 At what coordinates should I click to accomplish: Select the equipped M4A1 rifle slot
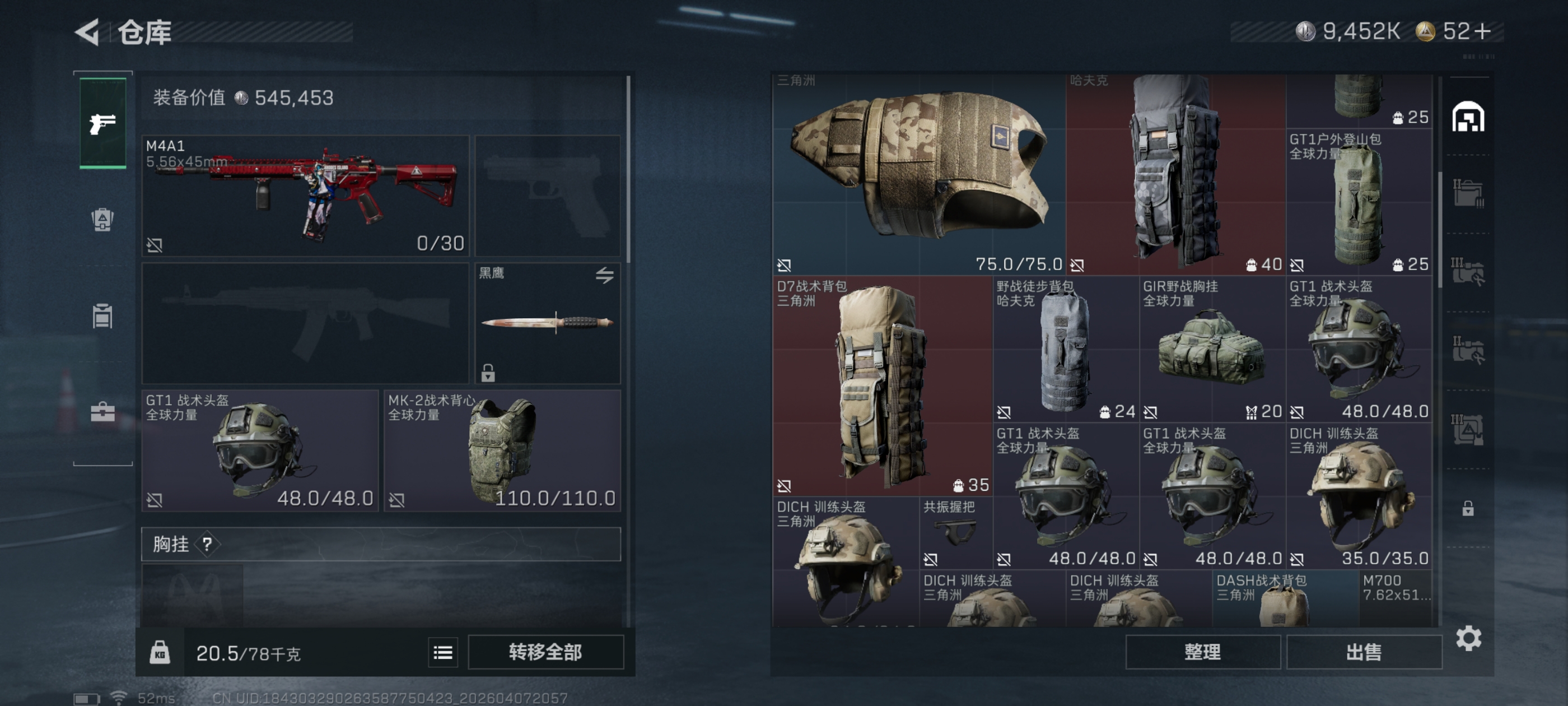305,196
